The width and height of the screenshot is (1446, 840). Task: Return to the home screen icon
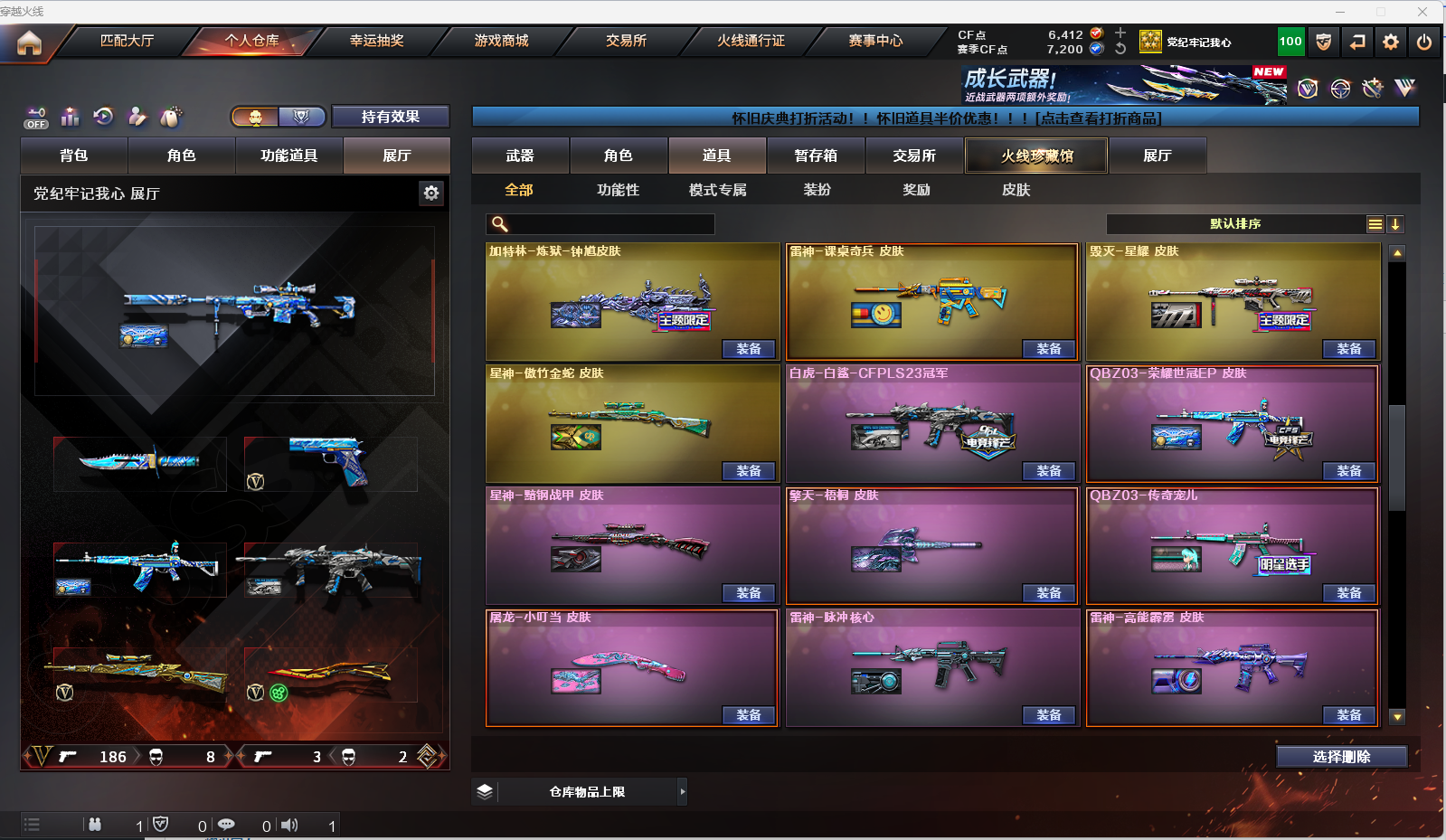pos(29,42)
